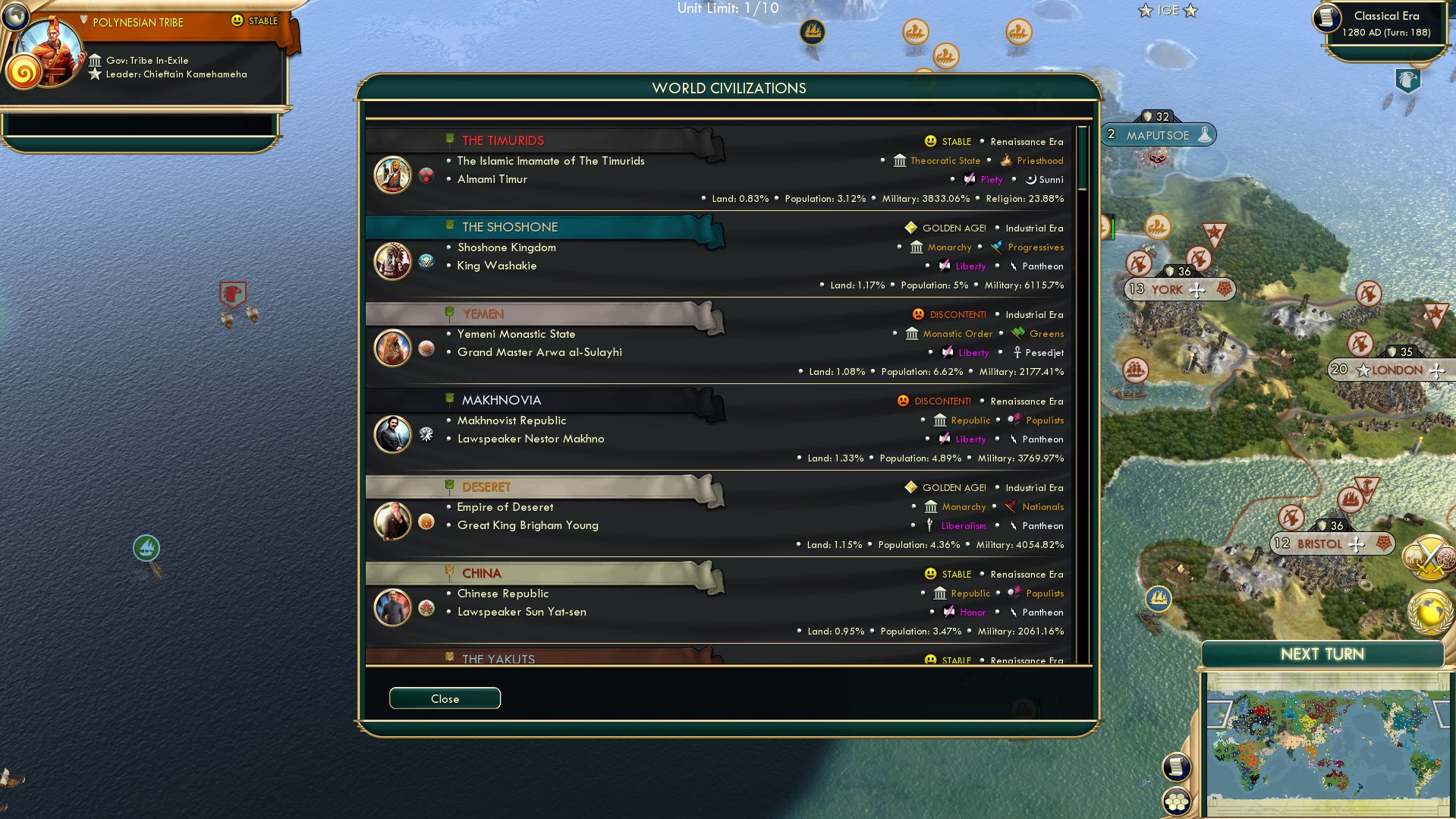Screen dimensions: 1456x819
Task: Click King Washakie's leader portrait
Action: click(392, 260)
